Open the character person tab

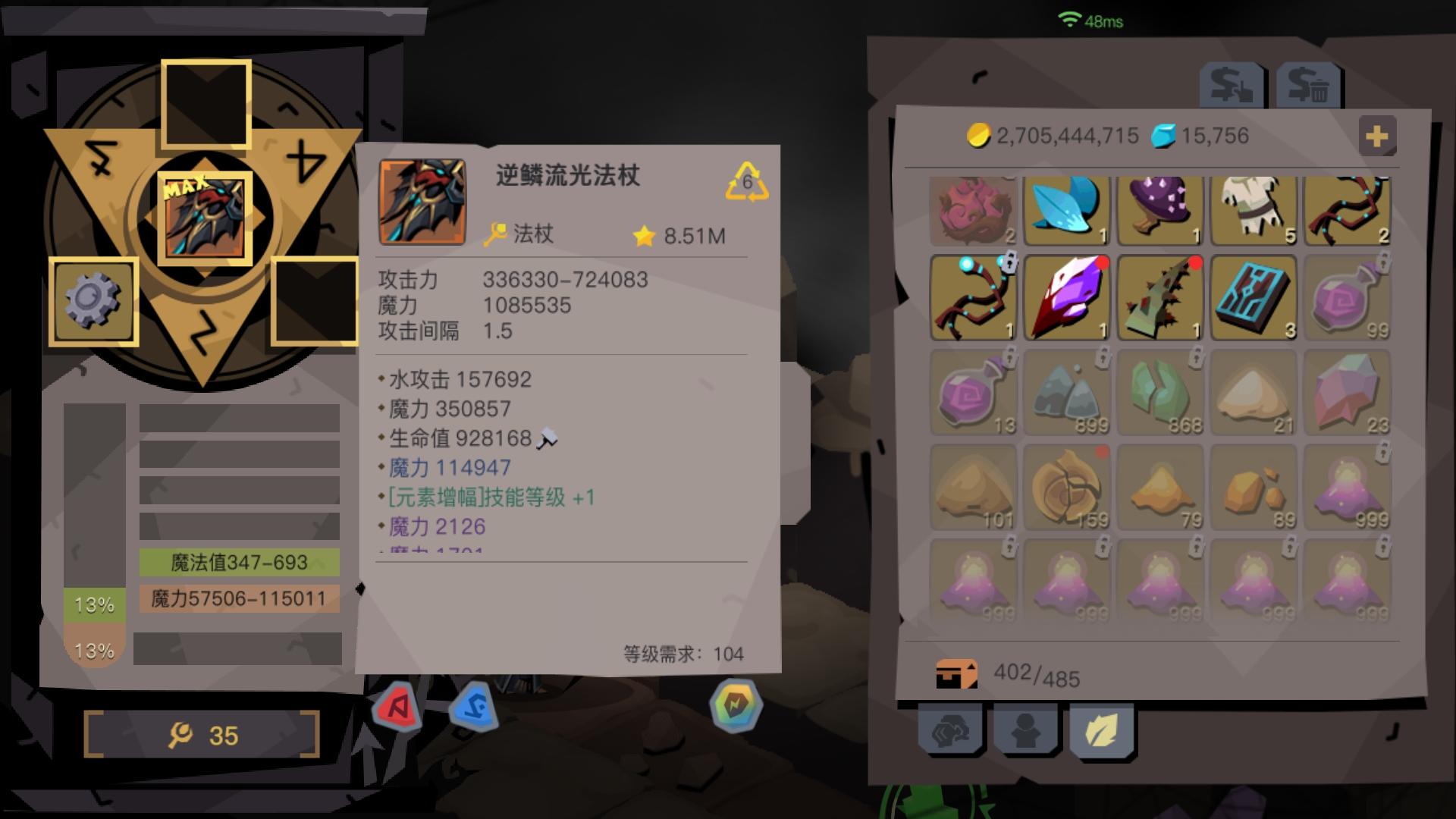1024,730
